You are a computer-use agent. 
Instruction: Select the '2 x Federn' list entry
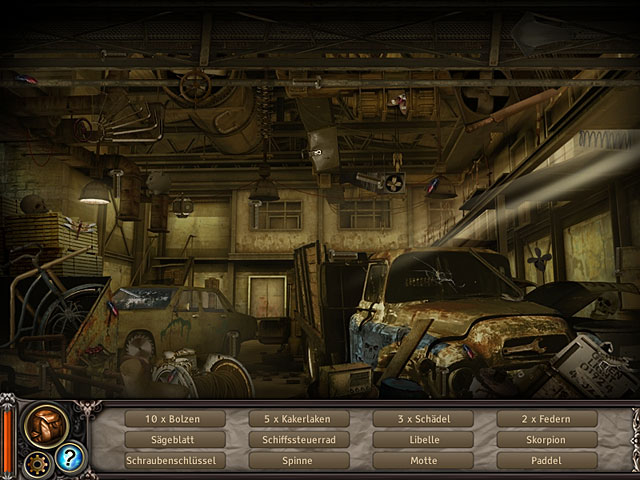pyautogui.click(x=547, y=419)
